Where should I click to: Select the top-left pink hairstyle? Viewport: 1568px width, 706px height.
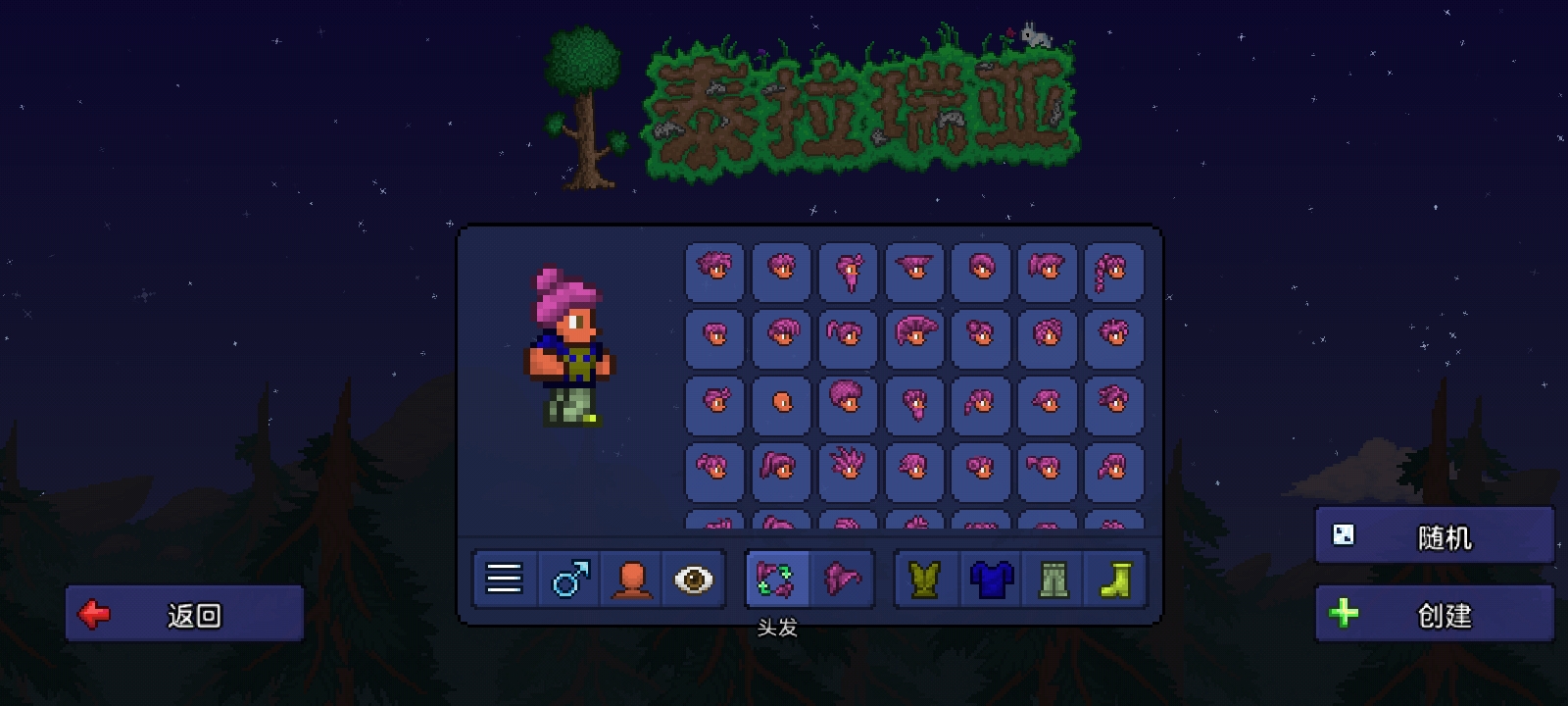[x=713, y=271]
